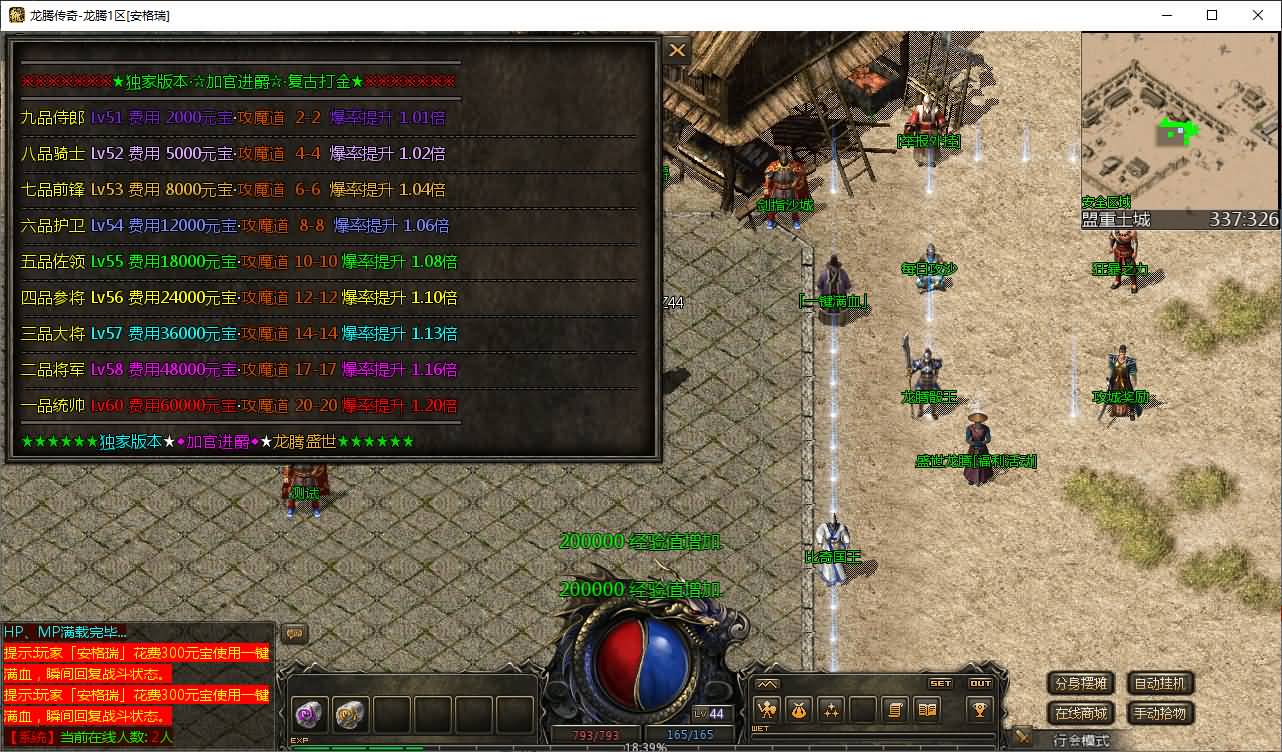This screenshot has width=1282, height=752.
Task: Click the minimap of 盟重土城
Action: click(1178, 120)
